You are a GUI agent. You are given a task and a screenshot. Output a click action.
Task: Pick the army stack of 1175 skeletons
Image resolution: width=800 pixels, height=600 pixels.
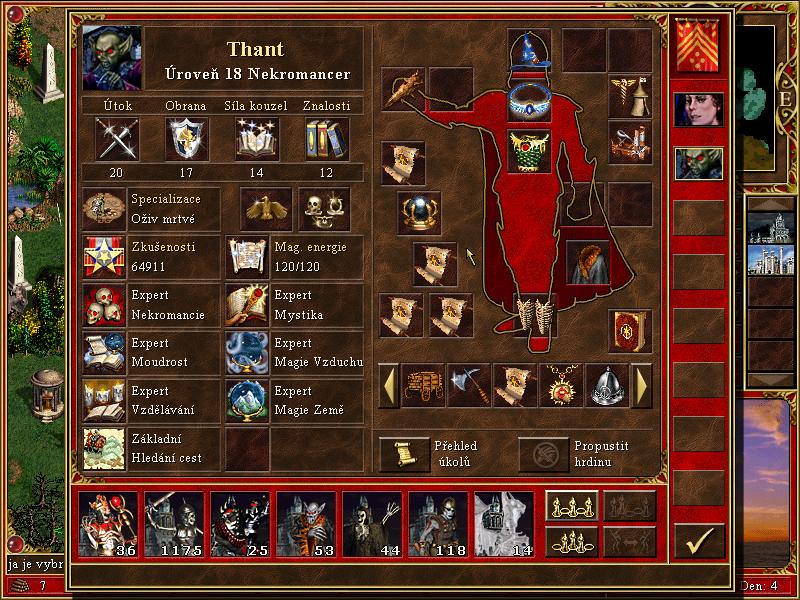click(174, 524)
